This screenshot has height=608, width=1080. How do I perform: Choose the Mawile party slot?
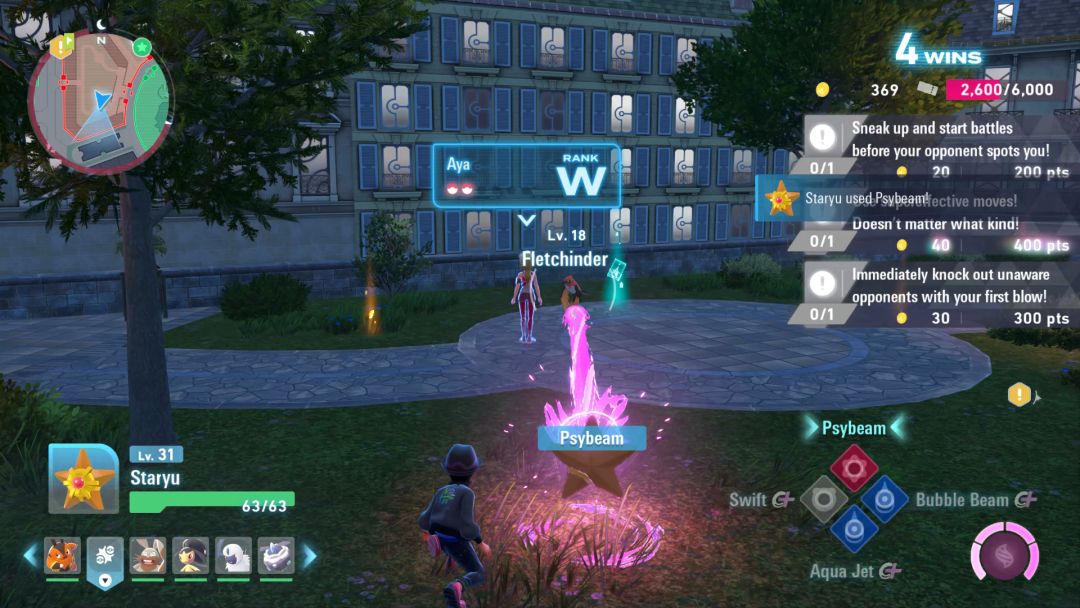(x=190, y=556)
